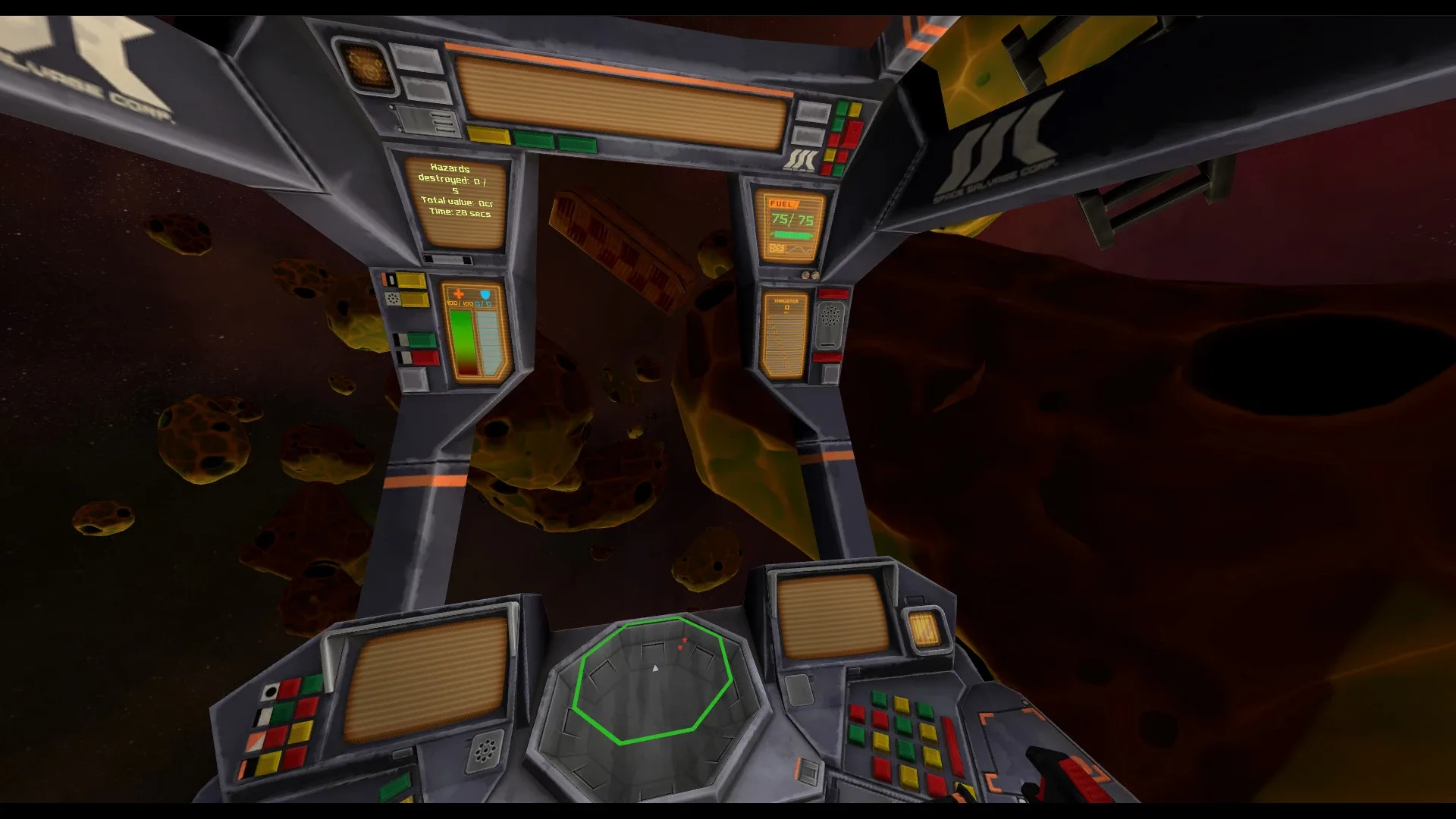Screen dimensions: 1456x819
Task: Turn the left dial knob under the fuel display
Action: pos(805,275)
